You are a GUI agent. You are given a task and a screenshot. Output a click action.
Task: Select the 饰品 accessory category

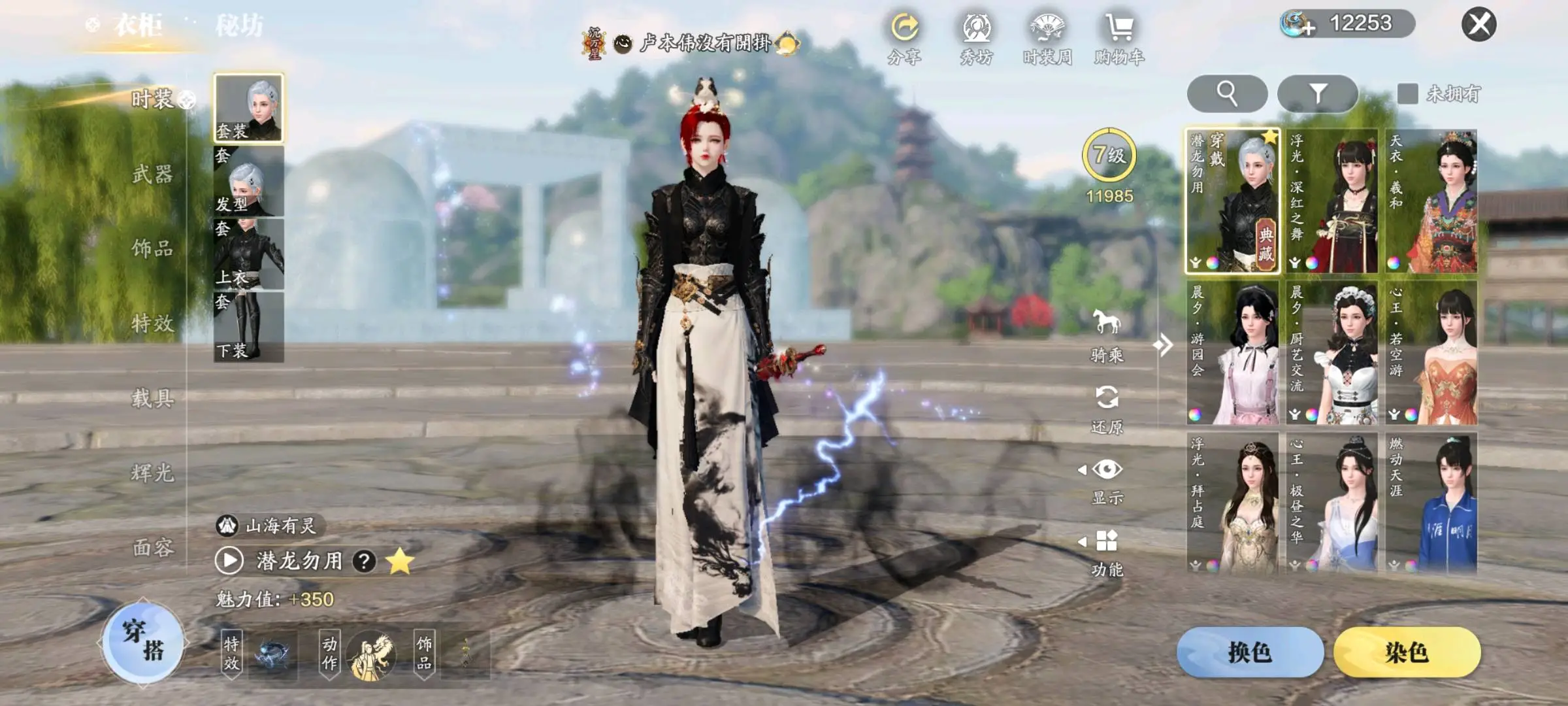[152, 248]
